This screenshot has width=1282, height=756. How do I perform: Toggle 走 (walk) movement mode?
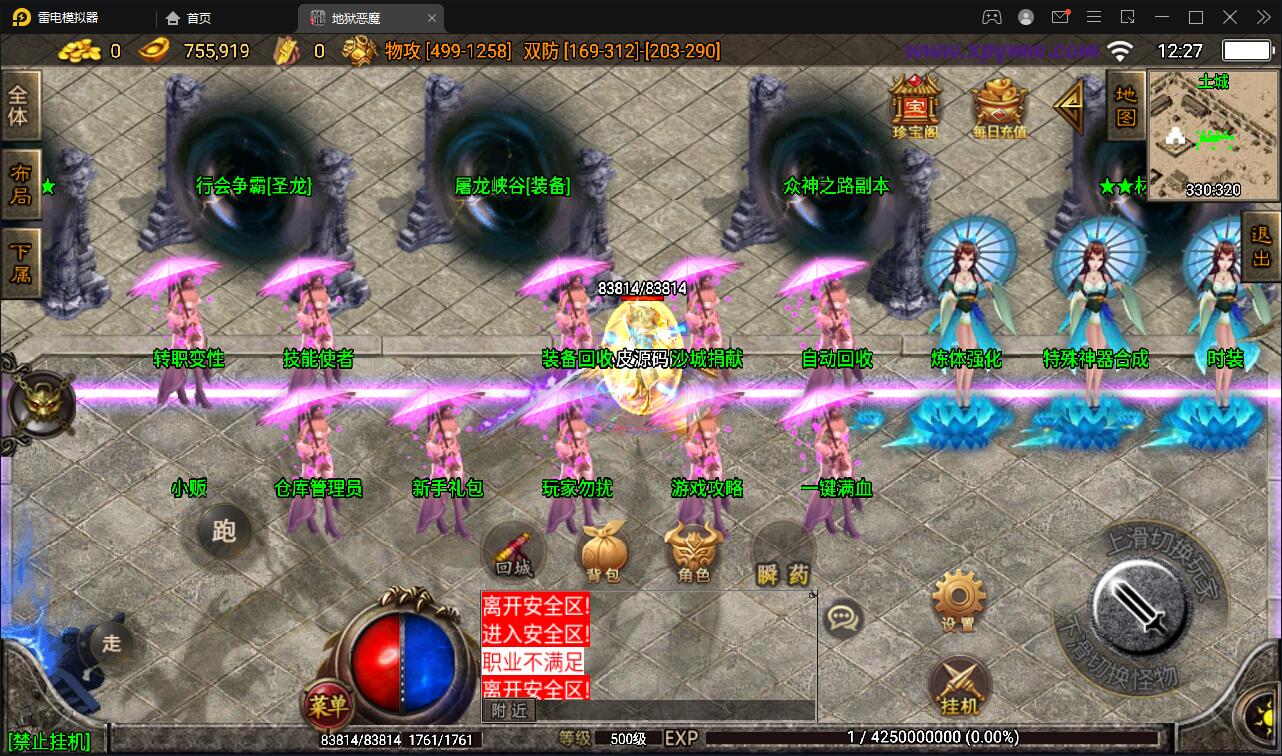pos(110,644)
